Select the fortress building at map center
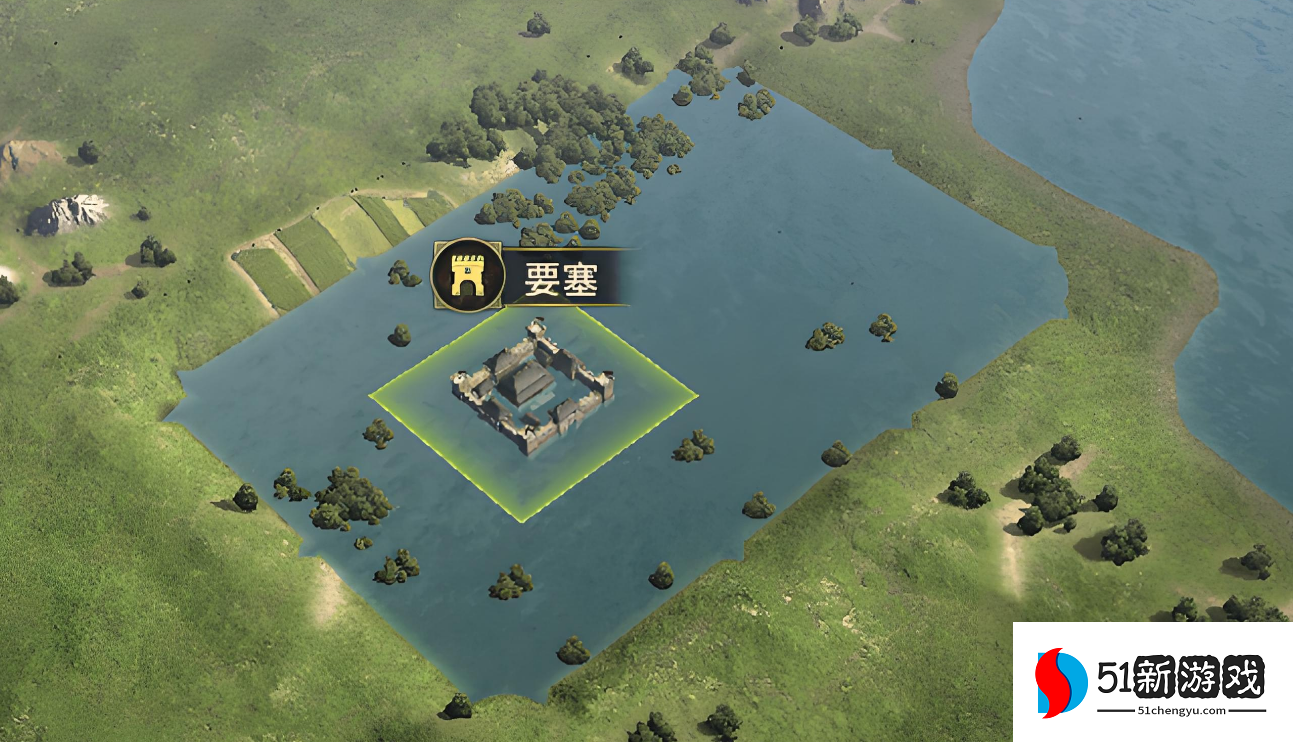The width and height of the screenshot is (1293, 742). tap(535, 385)
